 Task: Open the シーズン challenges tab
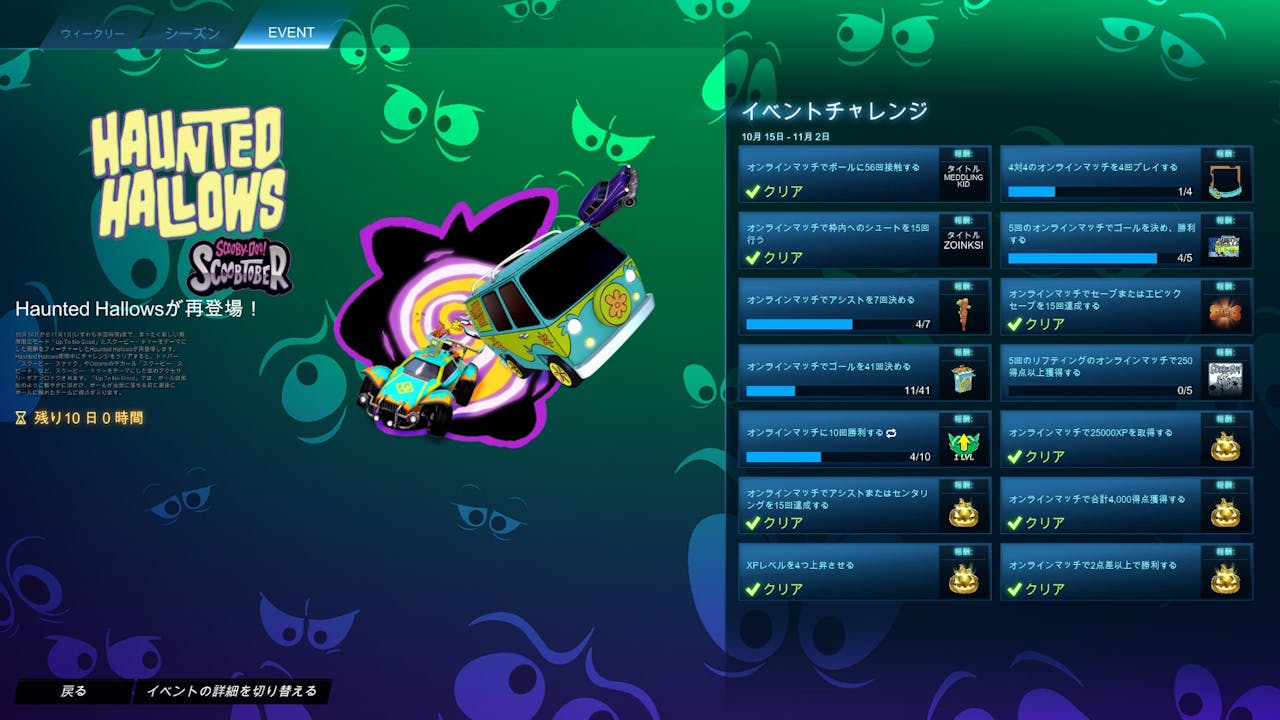click(192, 33)
